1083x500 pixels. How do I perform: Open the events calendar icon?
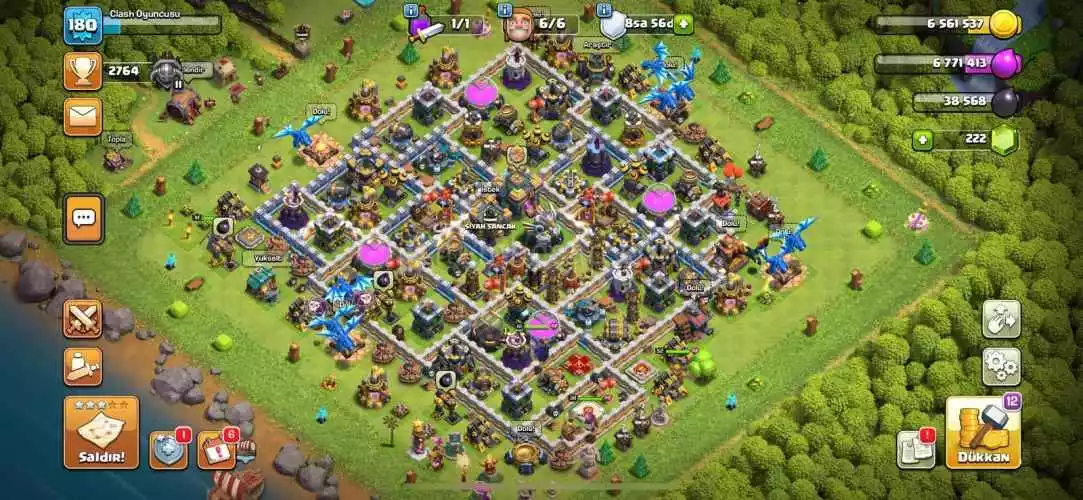(x=216, y=450)
